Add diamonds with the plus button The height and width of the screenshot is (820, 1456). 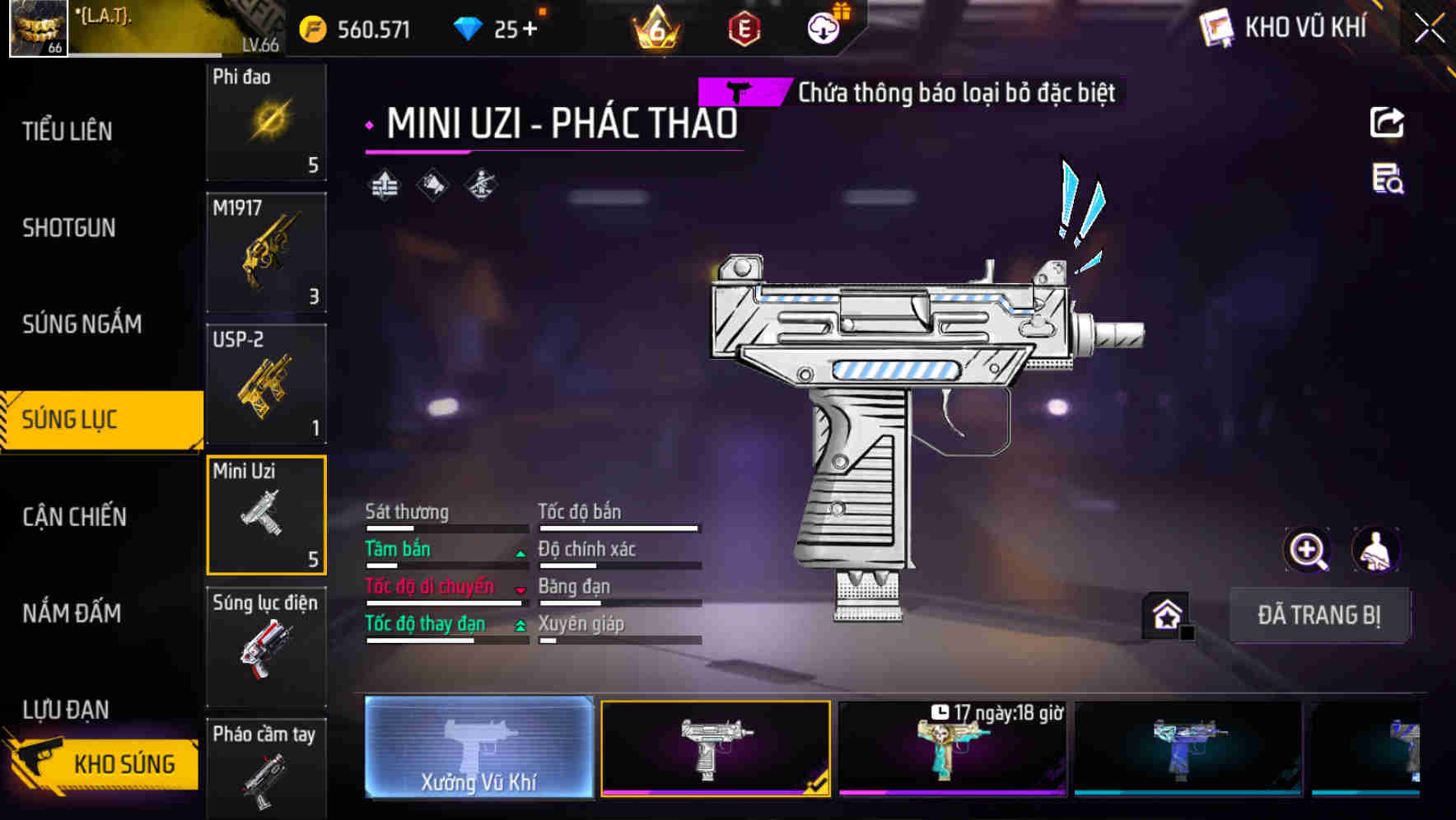(x=530, y=30)
